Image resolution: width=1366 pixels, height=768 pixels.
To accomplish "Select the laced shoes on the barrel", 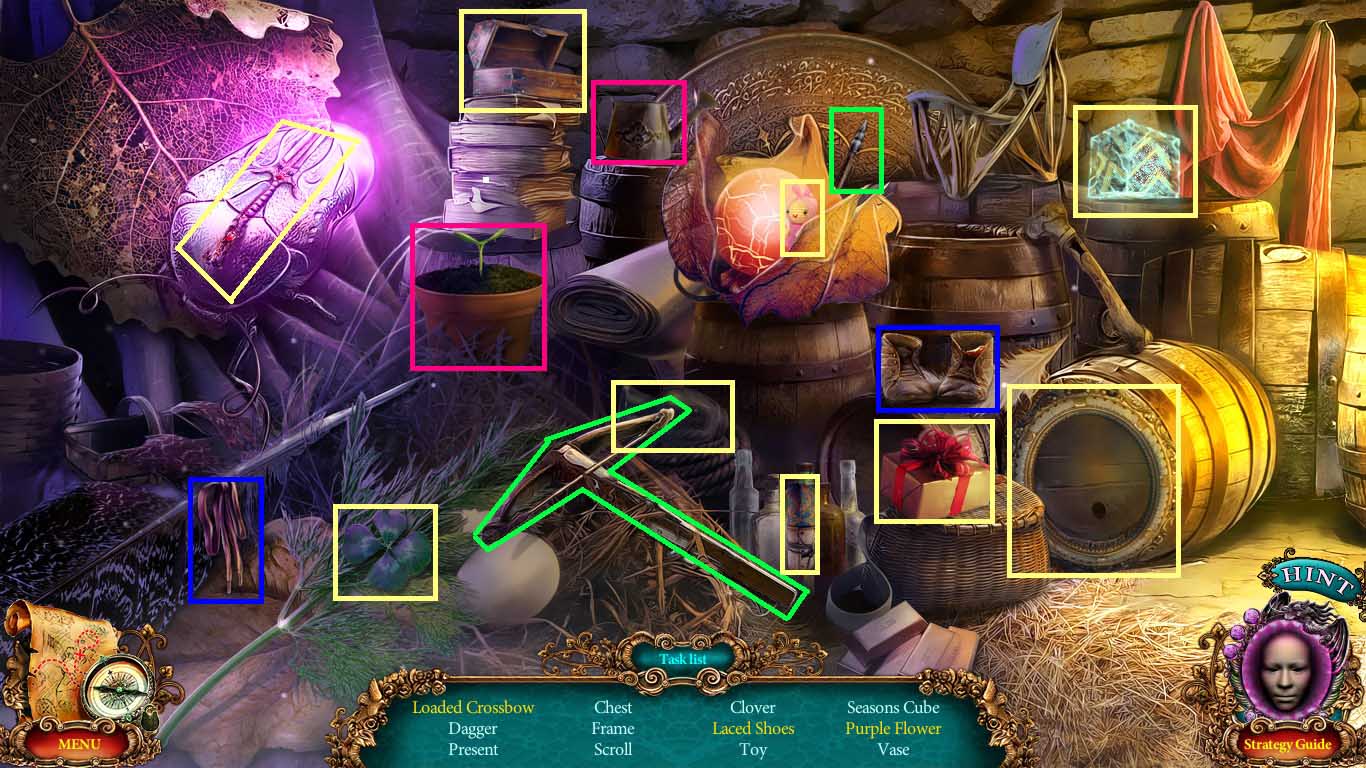I will click(935, 368).
